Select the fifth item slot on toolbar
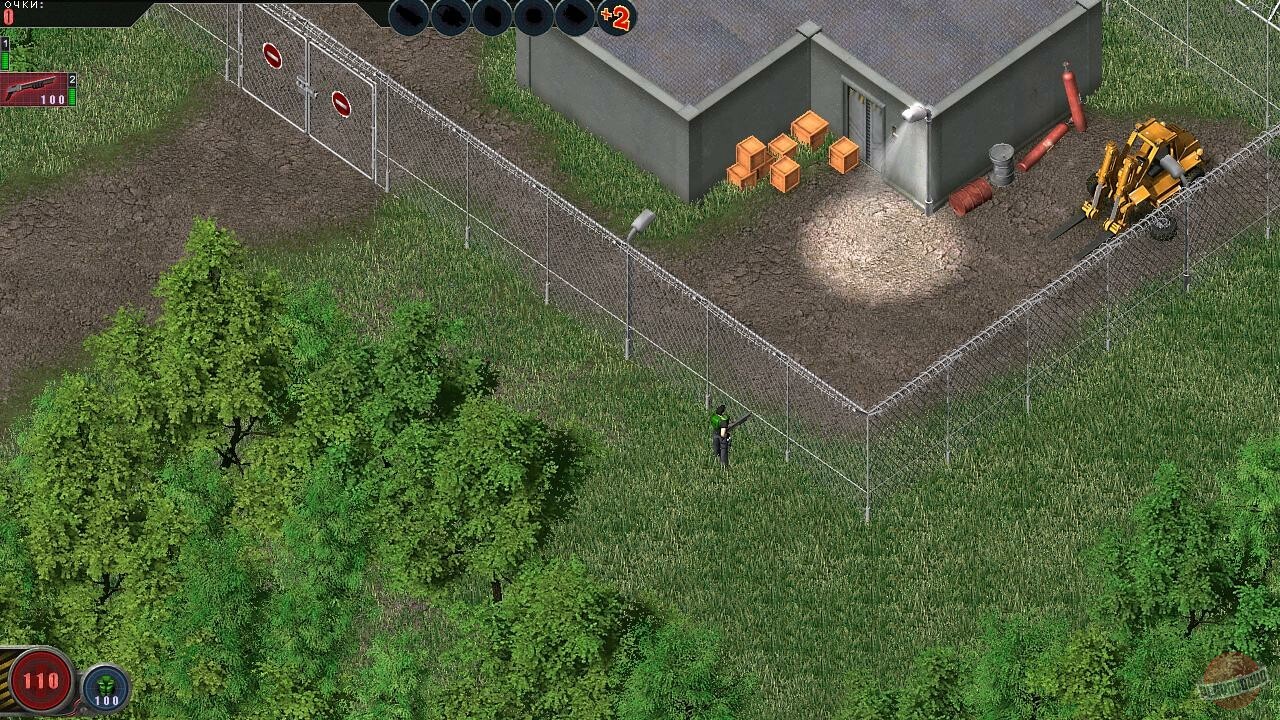Viewport: 1280px width, 720px height. pos(576,17)
